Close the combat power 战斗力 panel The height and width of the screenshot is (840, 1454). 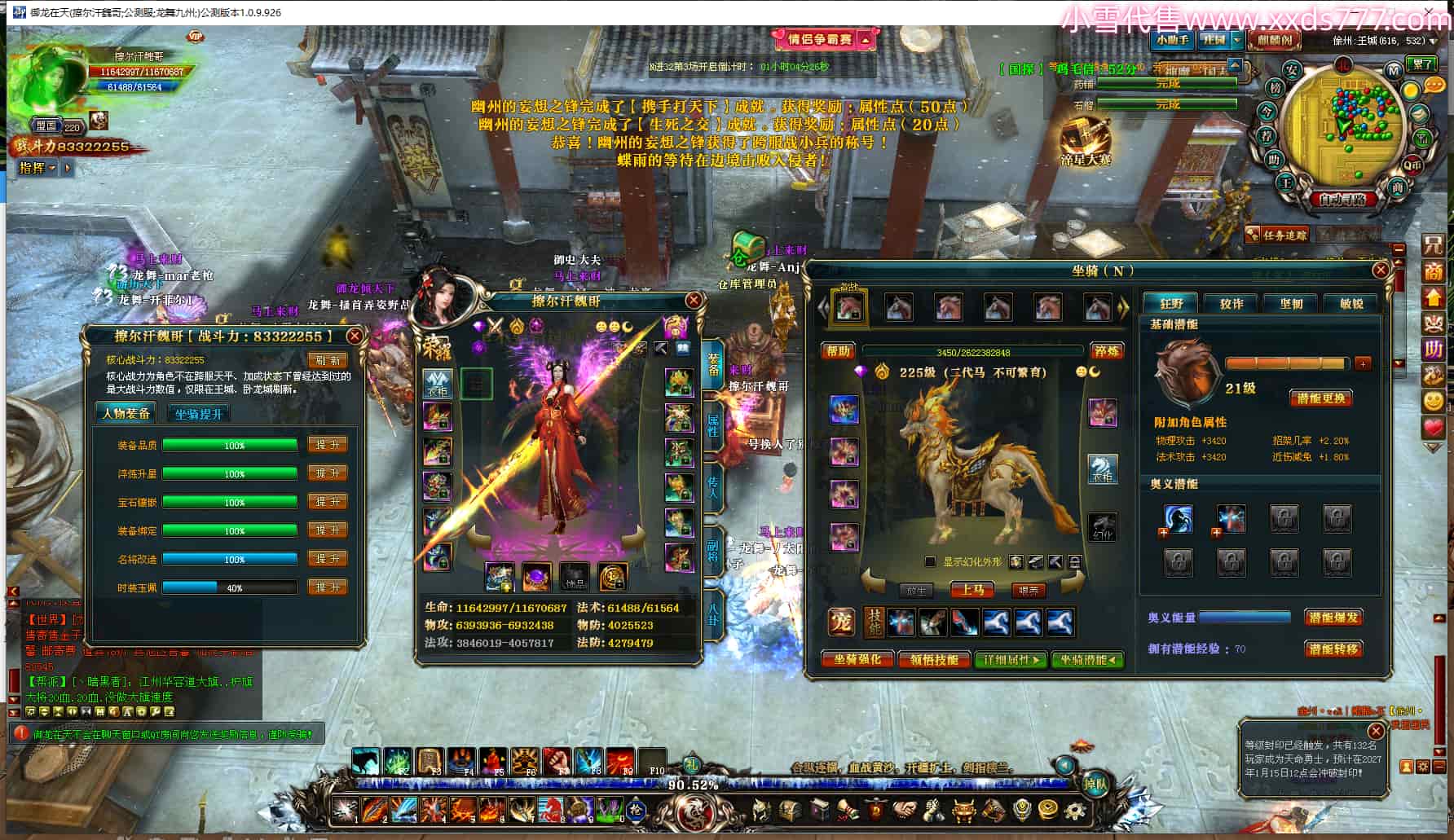355,336
